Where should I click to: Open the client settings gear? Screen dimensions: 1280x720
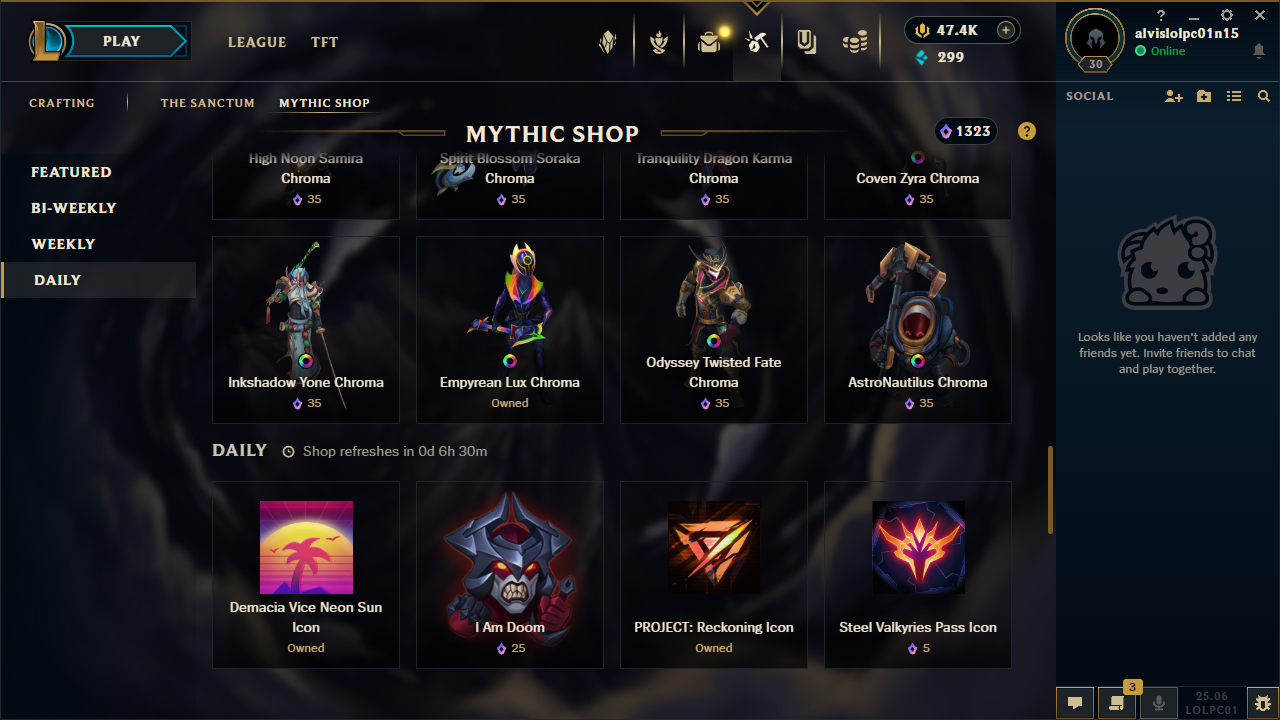[x=1227, y=16]
